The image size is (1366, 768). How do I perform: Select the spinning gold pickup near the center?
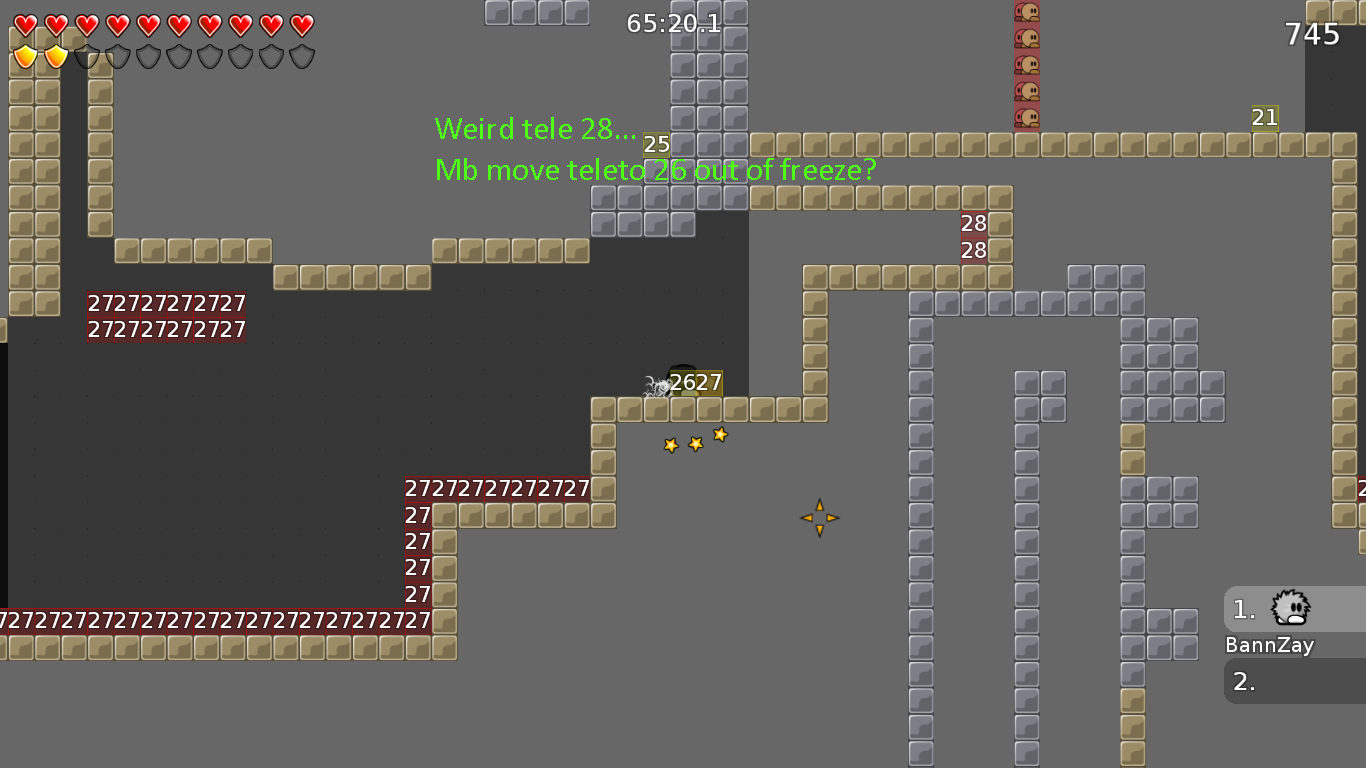tap(819, 518)
